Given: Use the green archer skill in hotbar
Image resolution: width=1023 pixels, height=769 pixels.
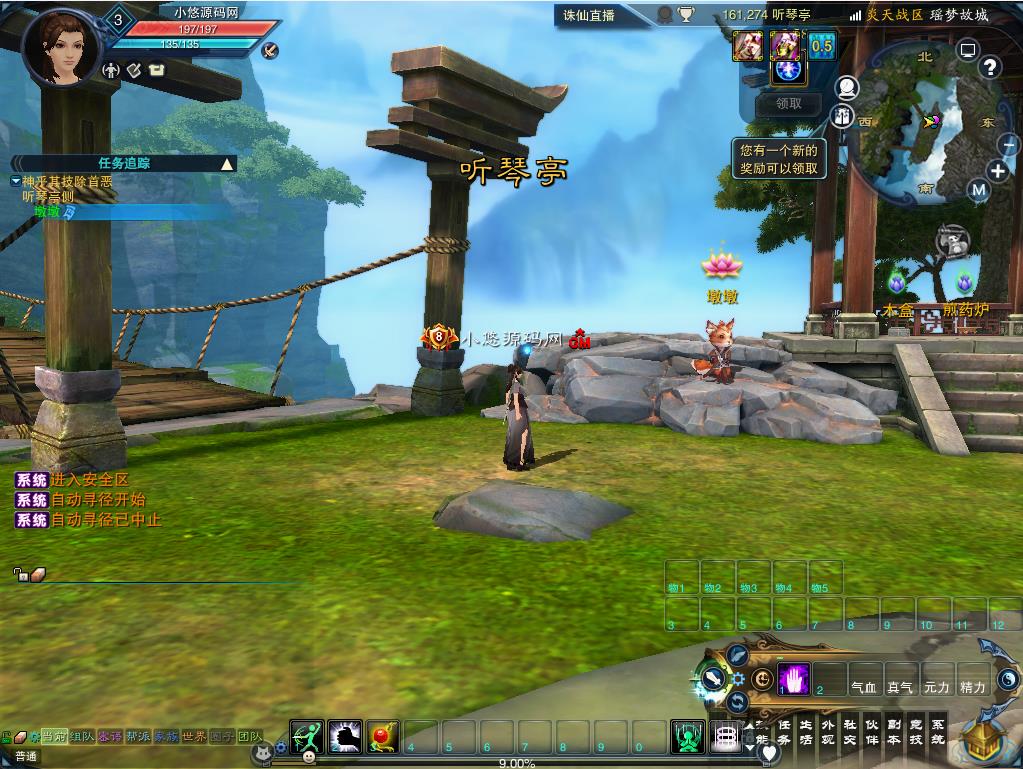Looking at the screenshot, I should click(306, 737).
